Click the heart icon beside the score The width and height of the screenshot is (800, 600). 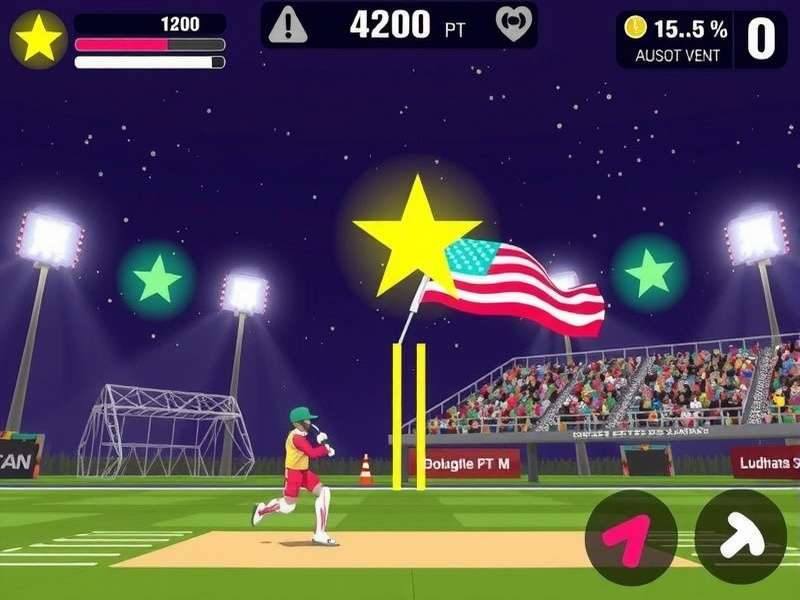514,25
